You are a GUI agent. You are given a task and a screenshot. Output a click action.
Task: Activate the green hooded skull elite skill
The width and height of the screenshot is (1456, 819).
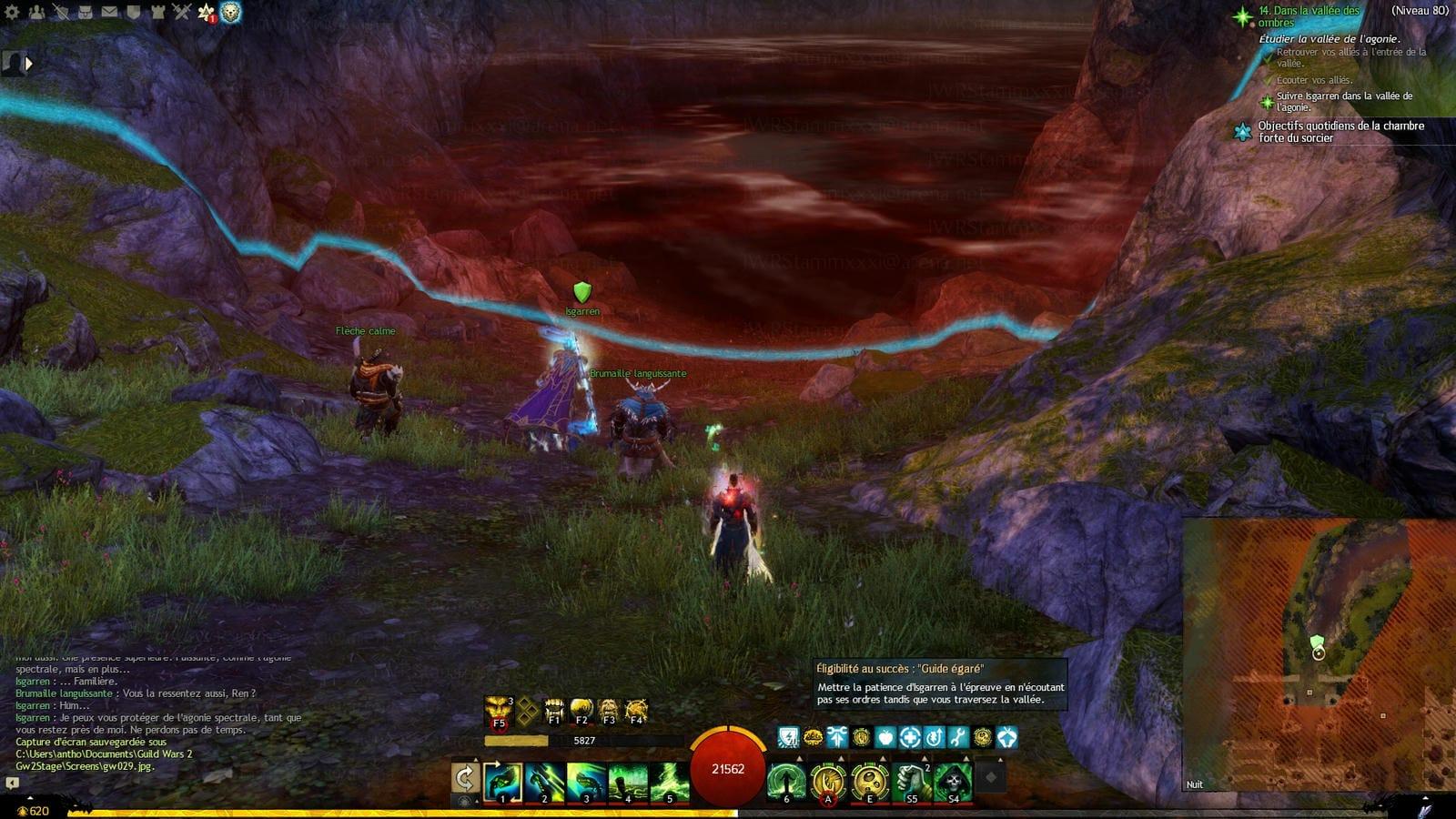[953, 781]
